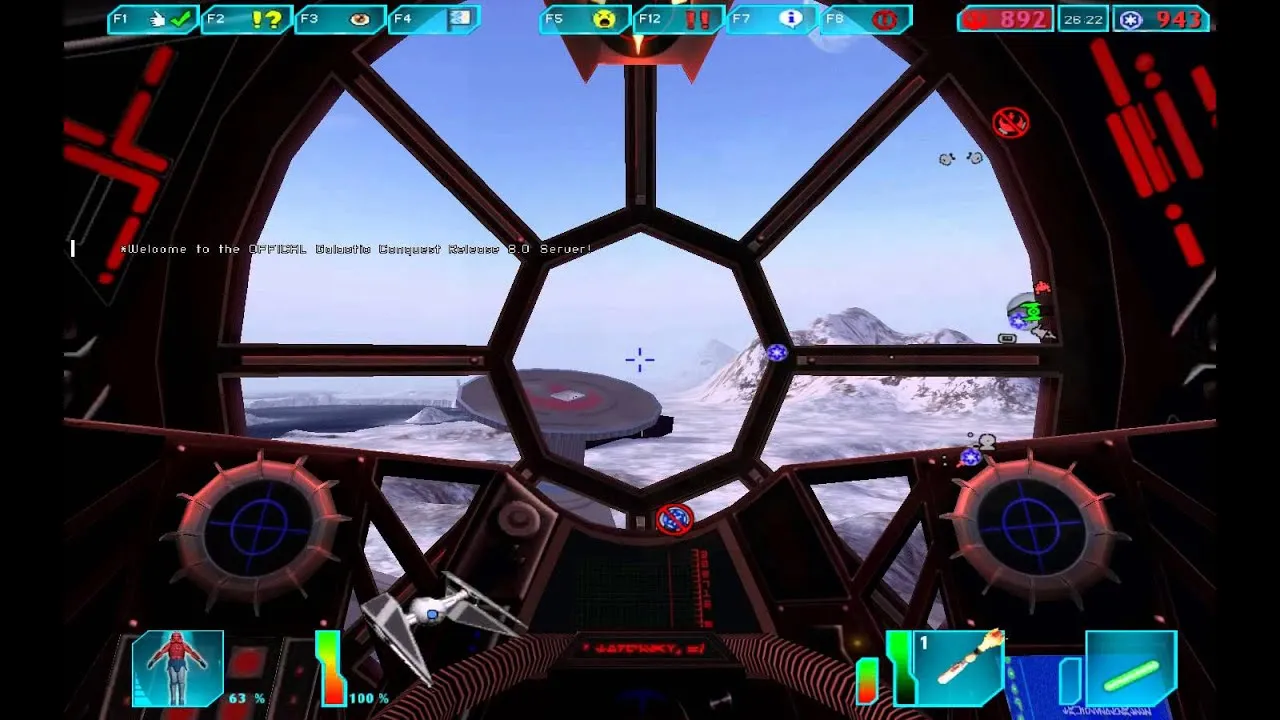
Task: Trigger the F5 shouting face command
Action: point(585,19)
